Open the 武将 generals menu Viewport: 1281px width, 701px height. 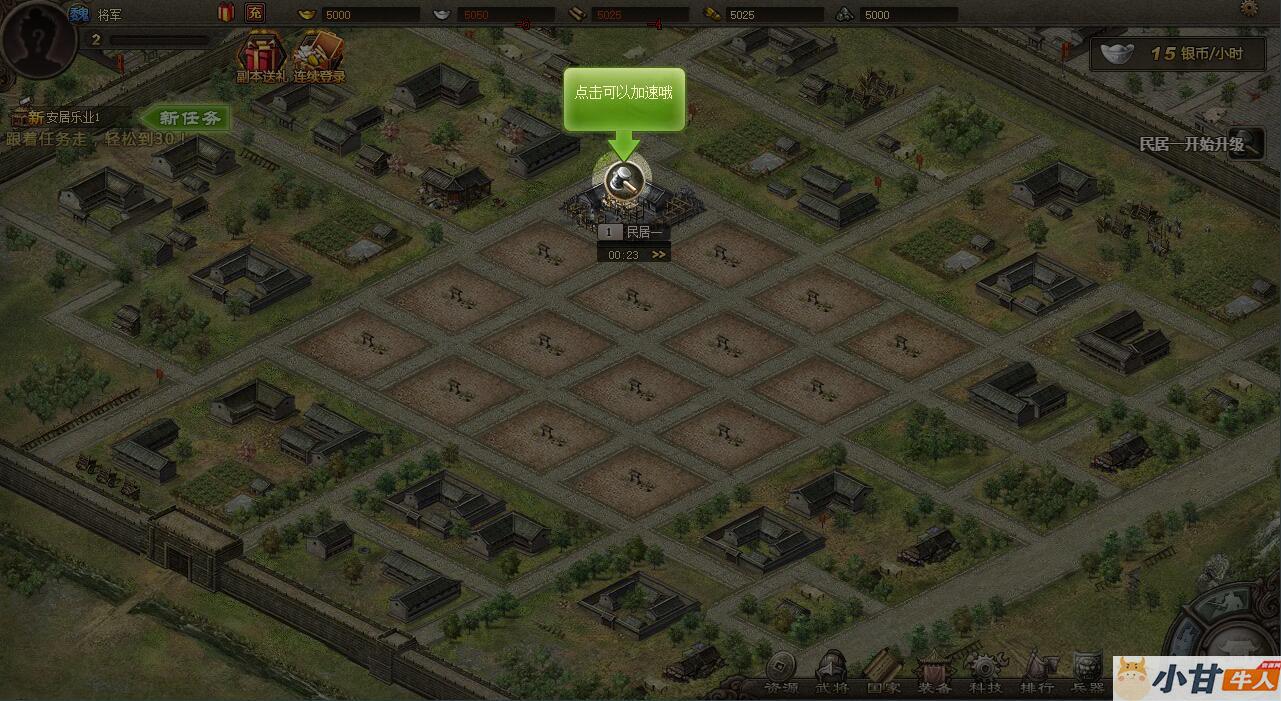tap(832, 676)
